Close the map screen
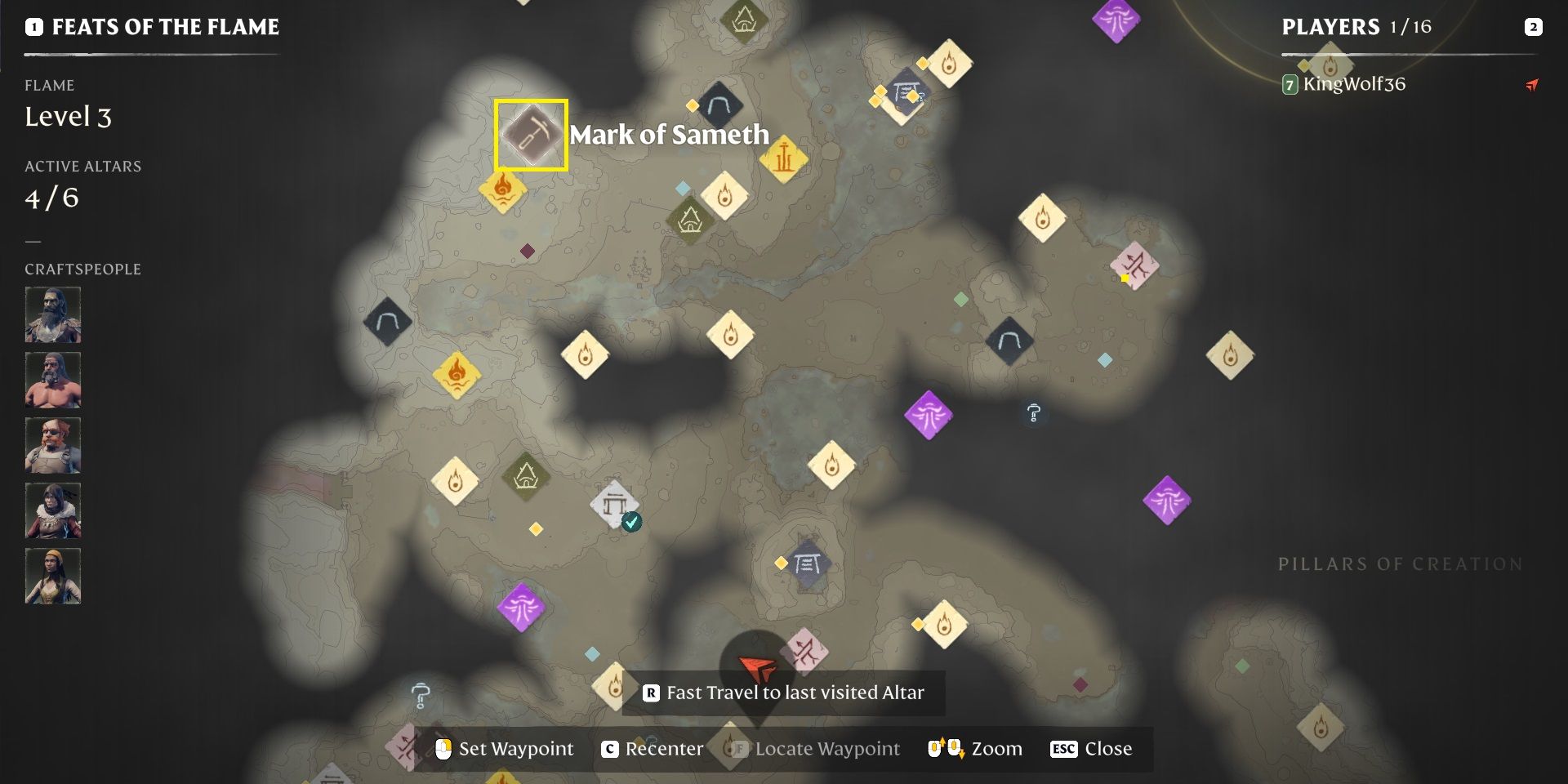 (x=1090, y=749)
